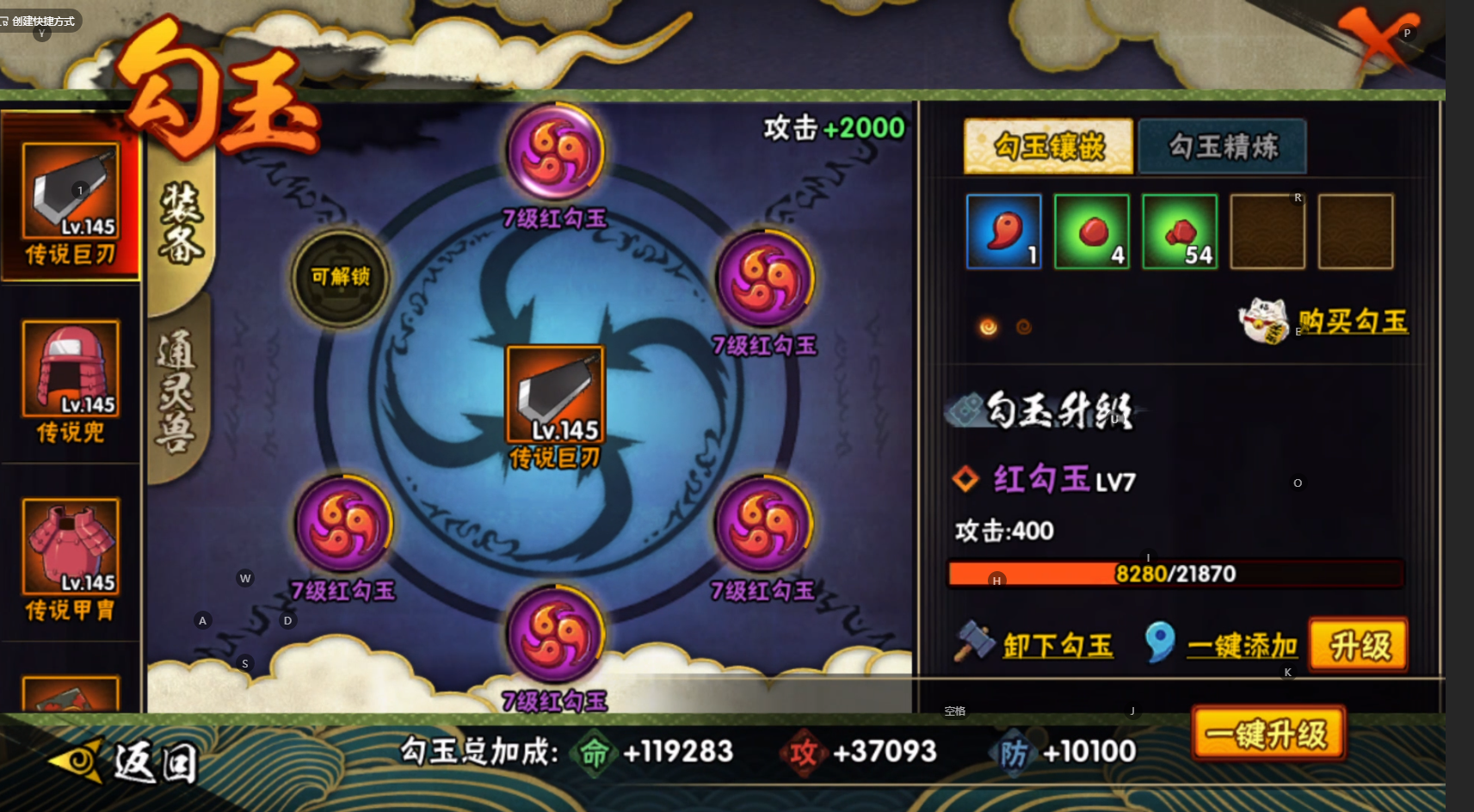Unlock the 可解锁 magatama slot
Viewport: 1474px width, 812px height.
click(x=341, y=277)
